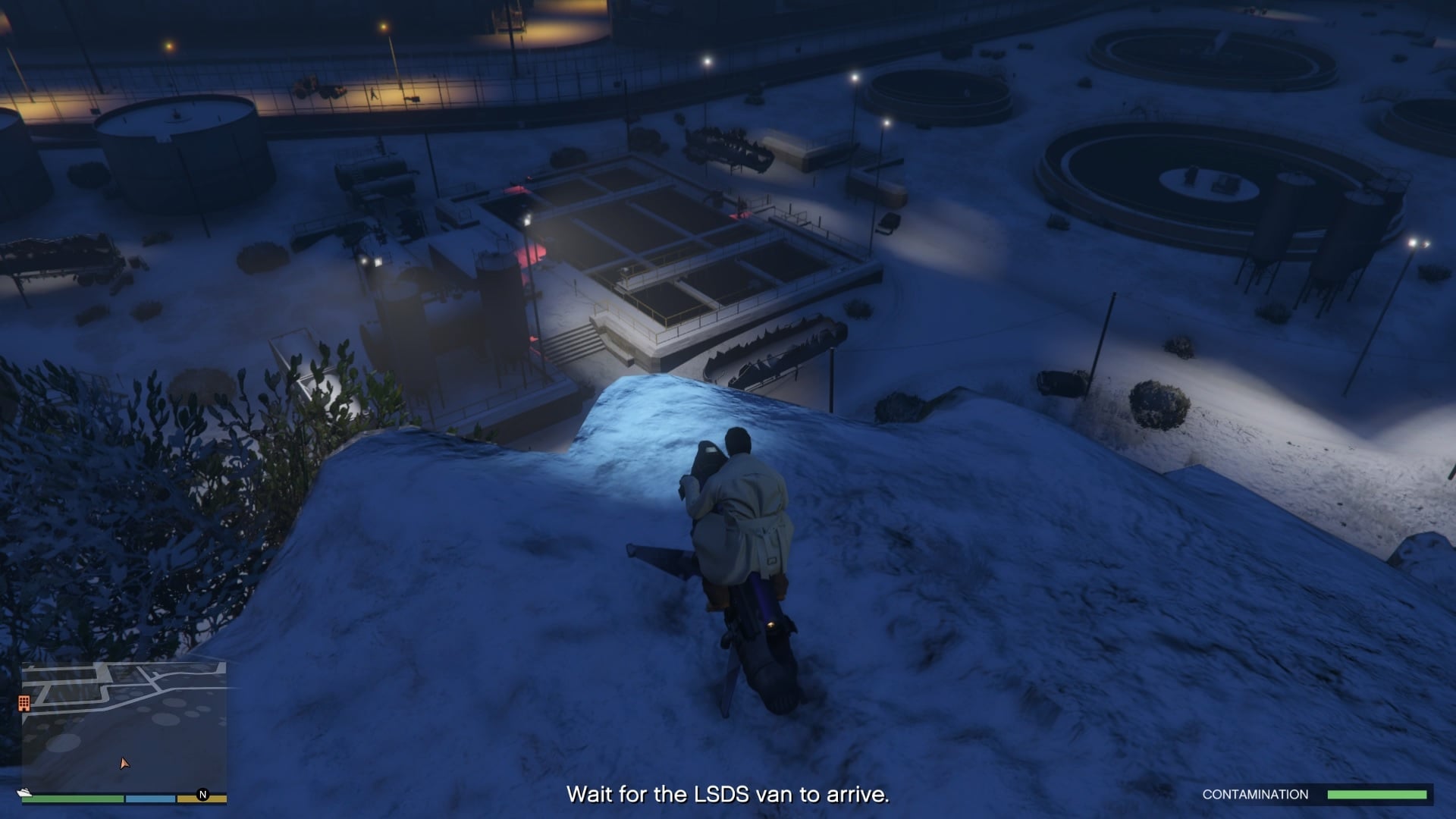The width and height of the screenshot is (1456, 819).
Task: Select the interior view icon on the minimap edge
Action: [x=24, y=703]
